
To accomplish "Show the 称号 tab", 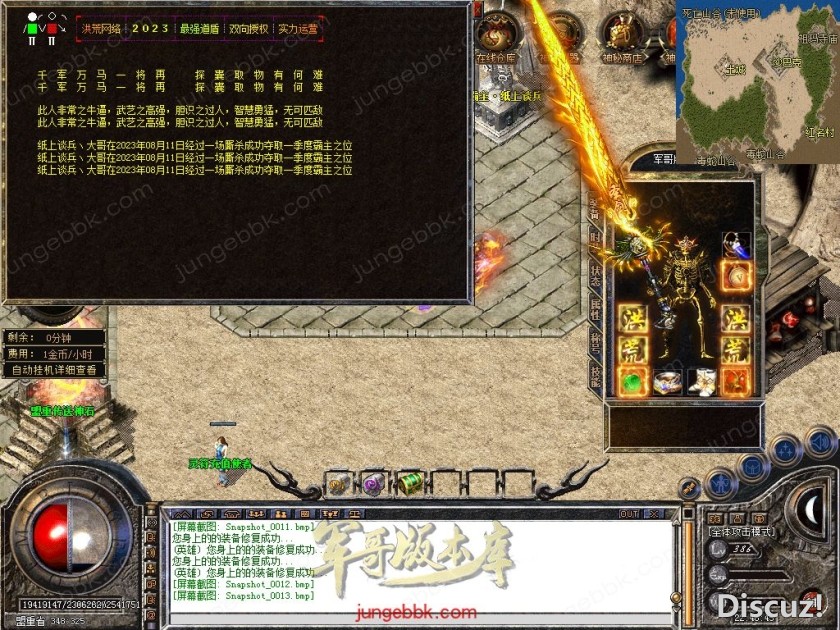I will pyautogui.click(x=594, y=341).
